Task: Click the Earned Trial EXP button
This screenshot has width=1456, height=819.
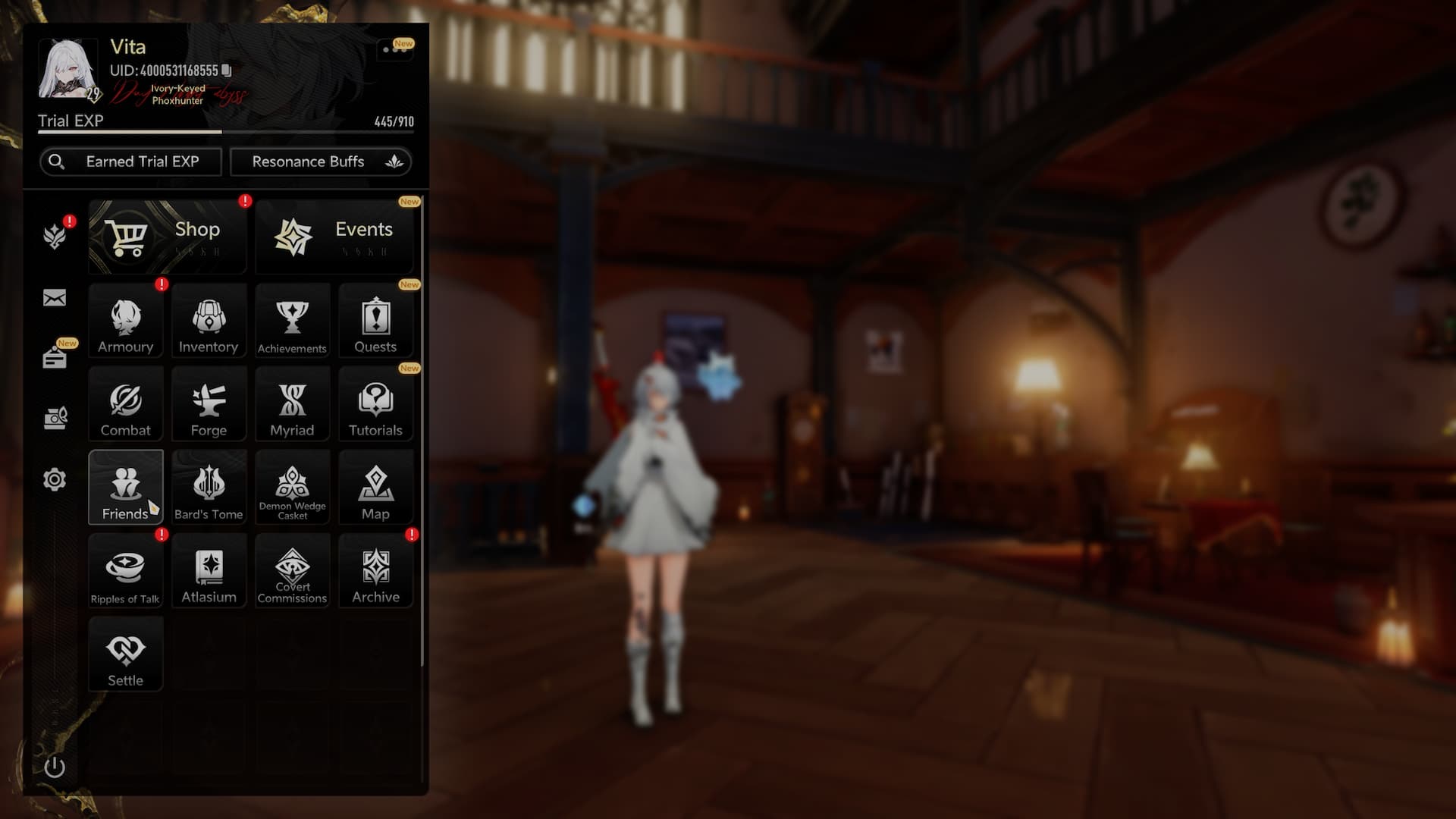Action: (130, 162)
